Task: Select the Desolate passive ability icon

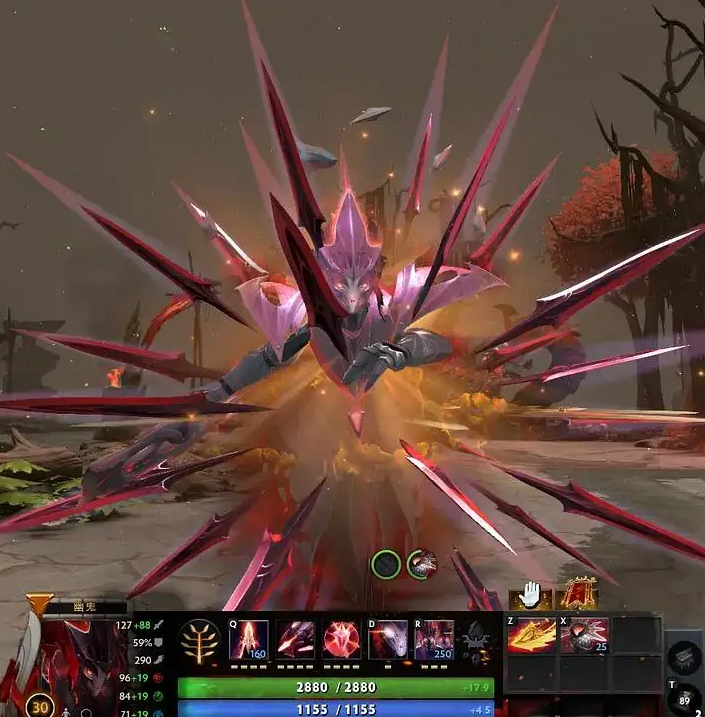Action: 295,639
